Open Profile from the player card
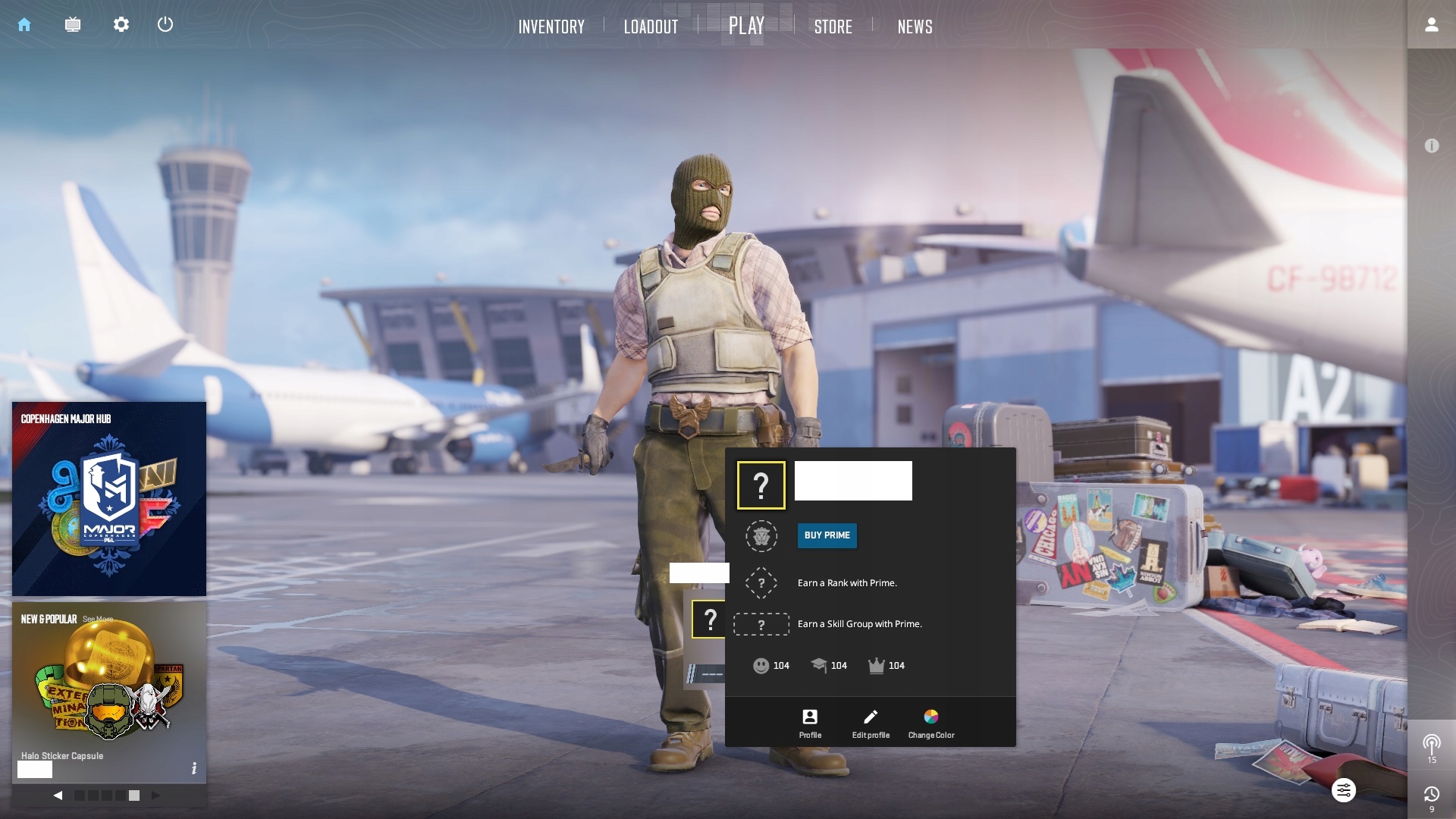Viewport: 1456px width, 819px height. coord(810,723)
